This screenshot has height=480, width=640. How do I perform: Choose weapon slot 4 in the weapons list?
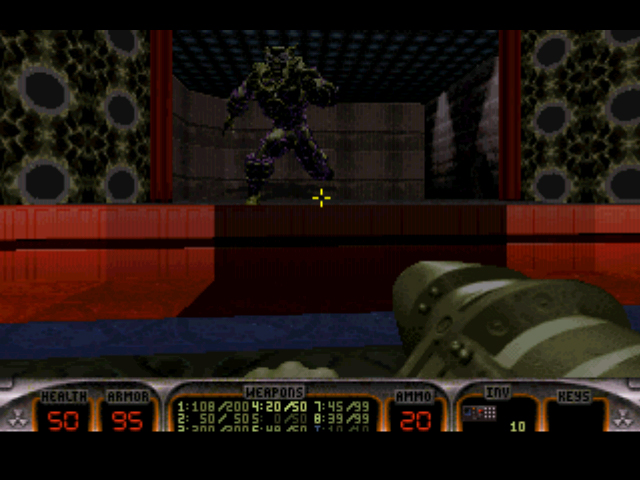tap(279, 407)
